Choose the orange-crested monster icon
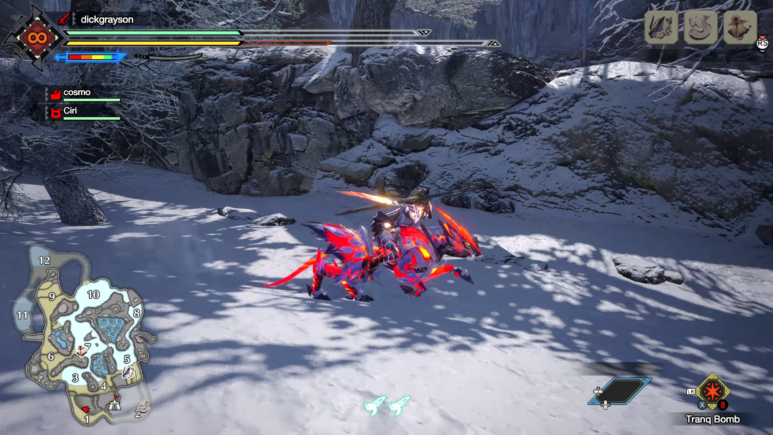The height and width of the screenshot is (435, 773). (x=739, y=28)
